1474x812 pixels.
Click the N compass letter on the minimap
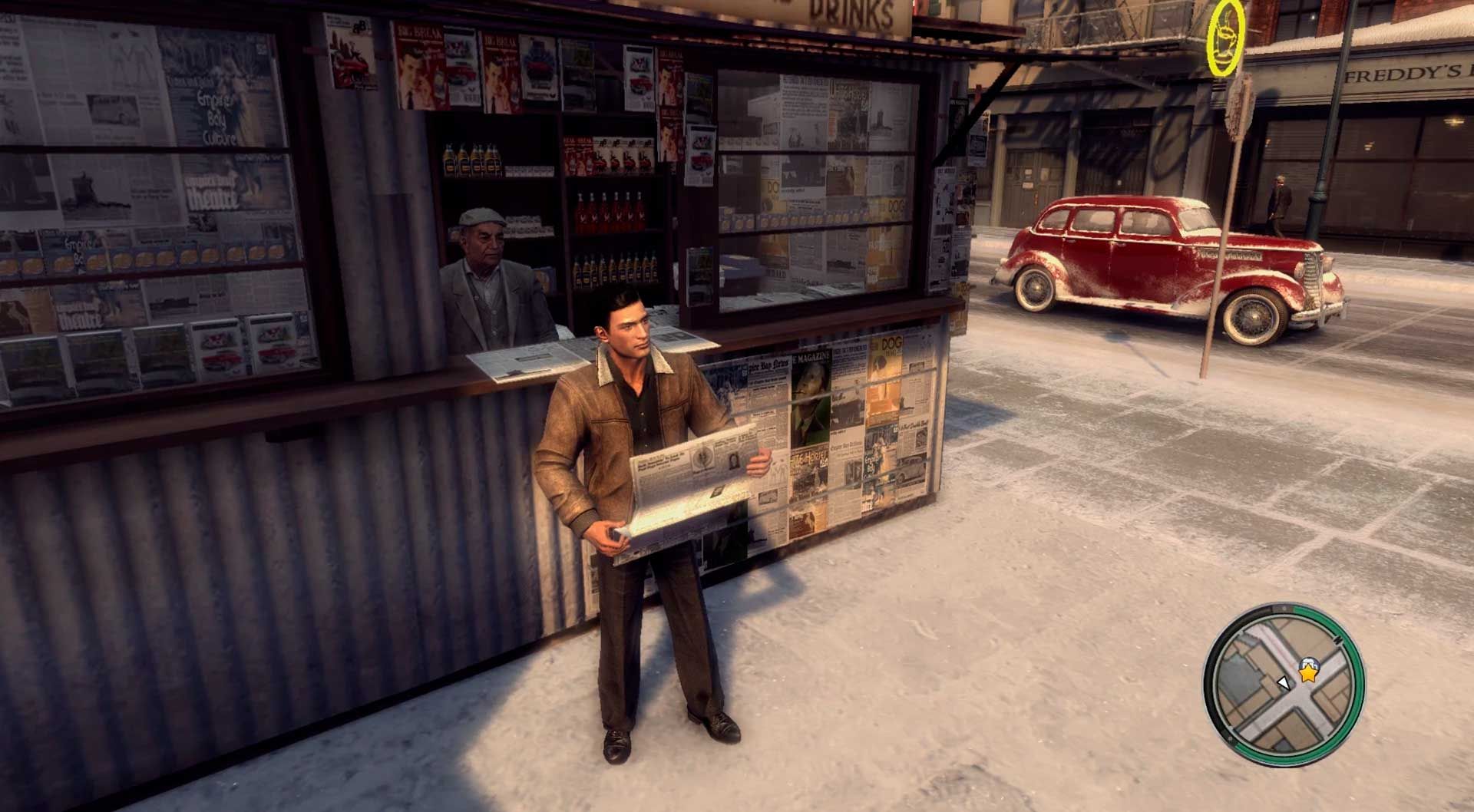click(1339, 640)
